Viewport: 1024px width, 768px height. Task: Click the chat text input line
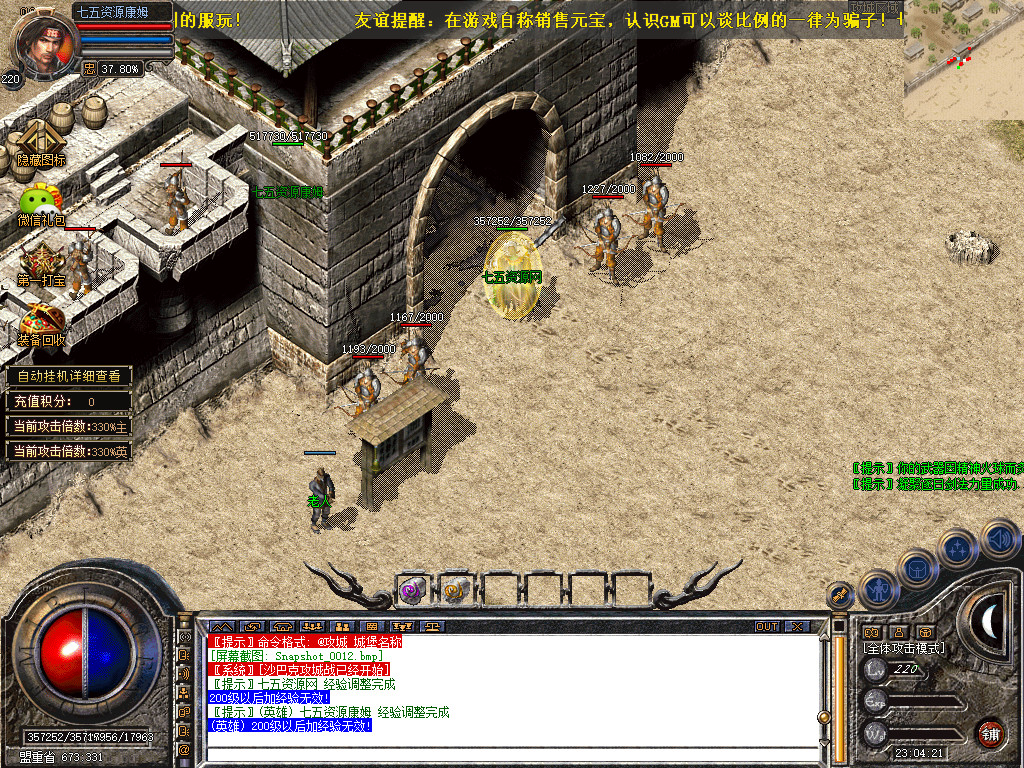(510, 753)
